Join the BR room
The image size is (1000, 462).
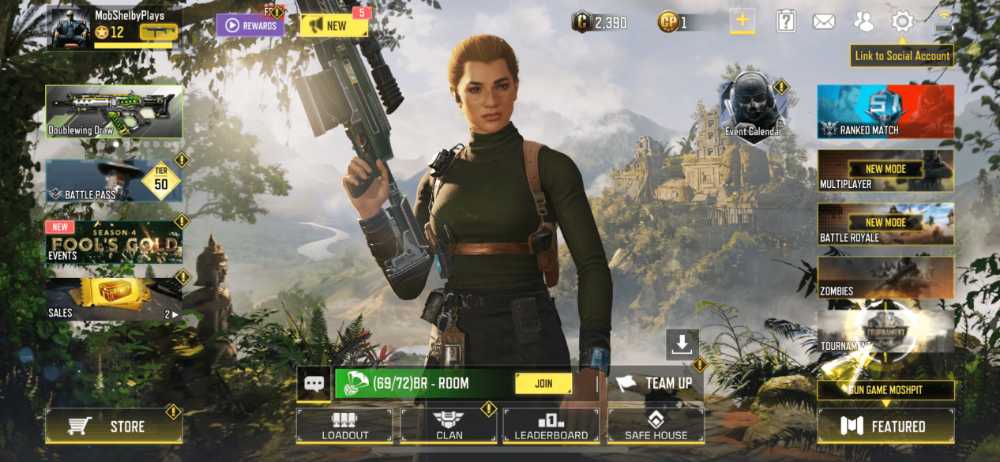[543, 383]
